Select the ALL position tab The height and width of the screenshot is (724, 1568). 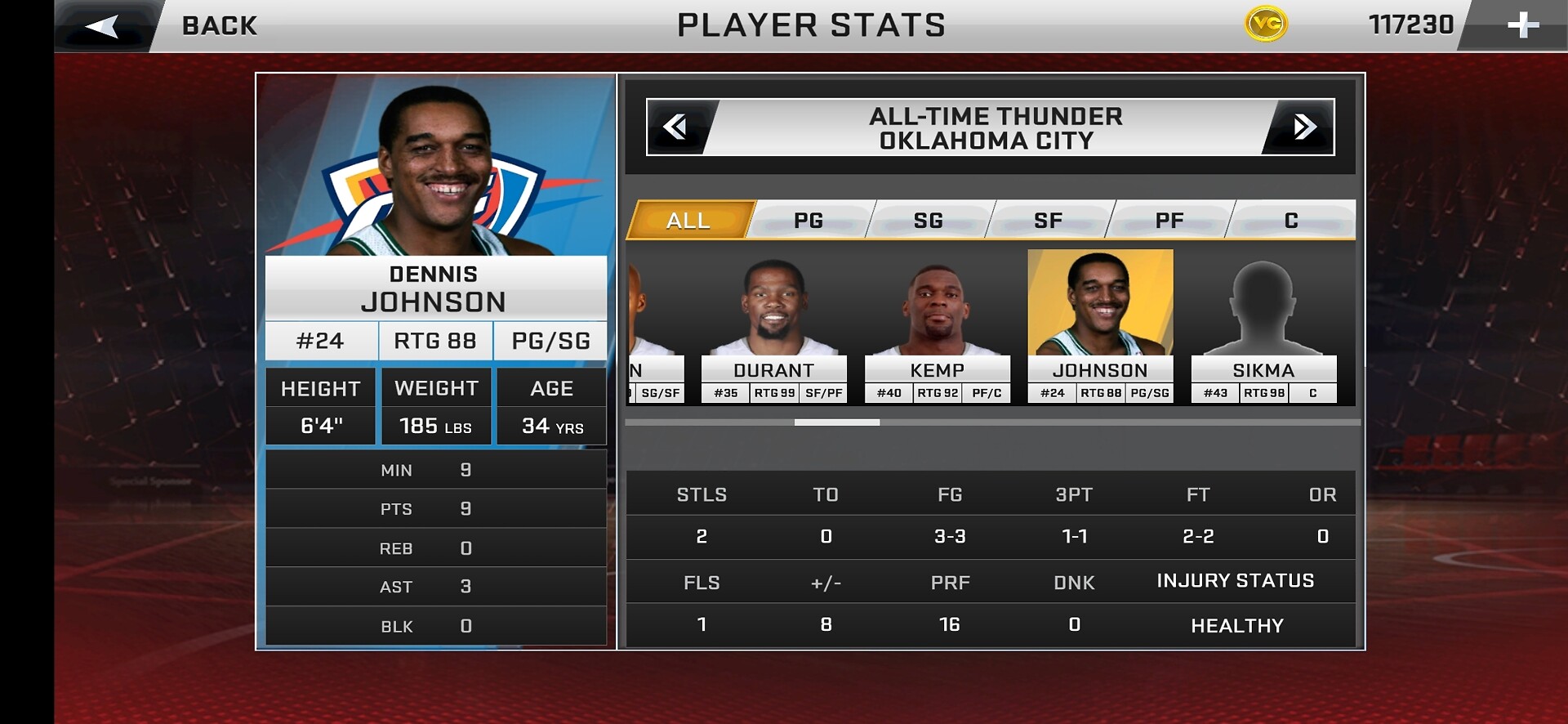688,221
